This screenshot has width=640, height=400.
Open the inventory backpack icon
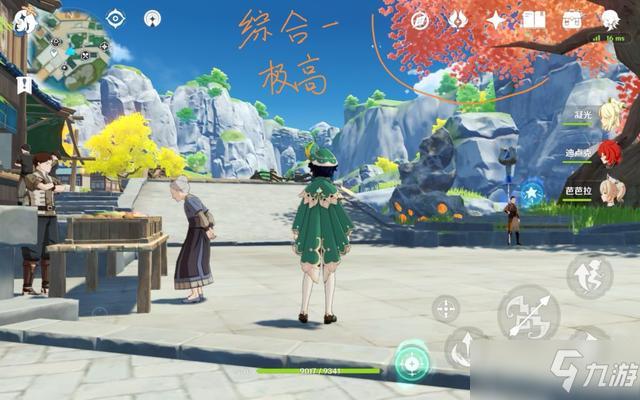[573, 19]
